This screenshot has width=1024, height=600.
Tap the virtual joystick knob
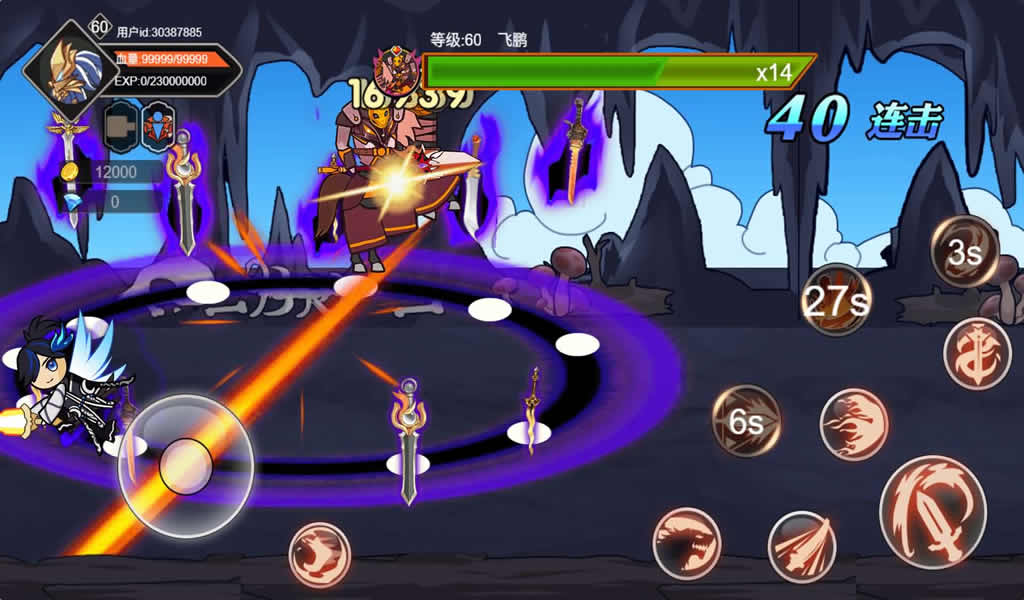tap(185, 465)
